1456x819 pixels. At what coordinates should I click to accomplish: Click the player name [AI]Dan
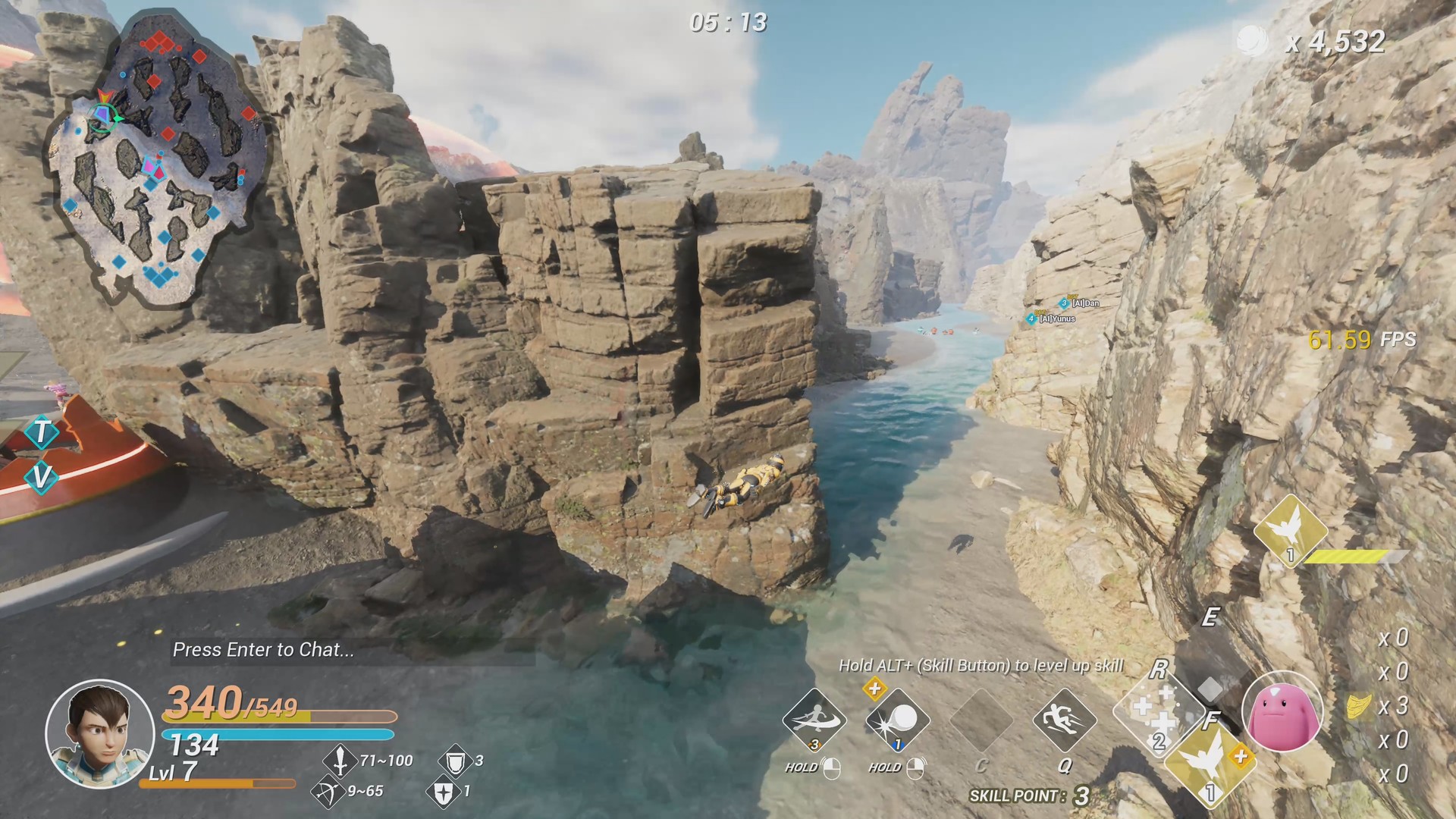pyautogui.click(x=1086, y=303)
